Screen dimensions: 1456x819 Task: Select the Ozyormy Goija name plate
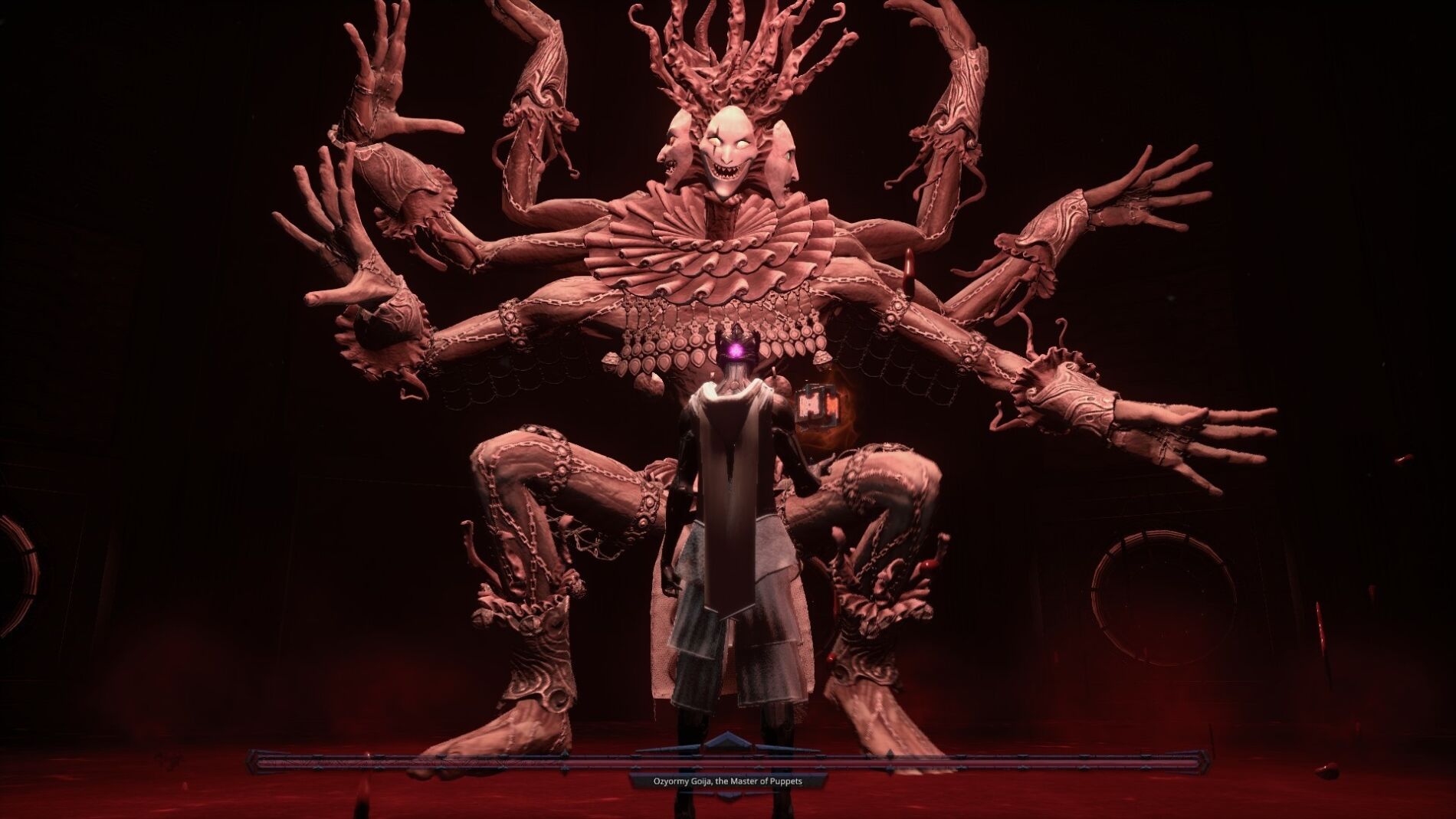(x=728, y=782)
